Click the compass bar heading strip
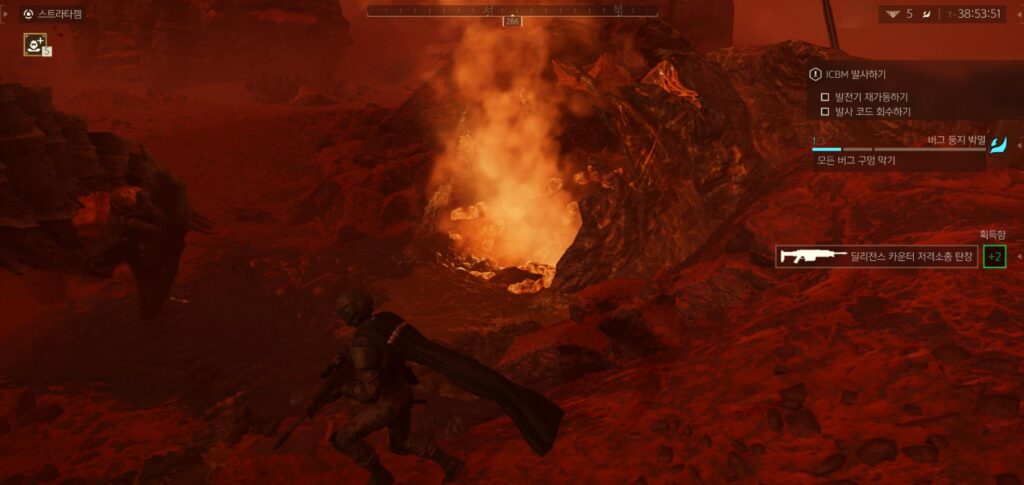Viewport: 1024px width, 485px height. pos(512,11)
